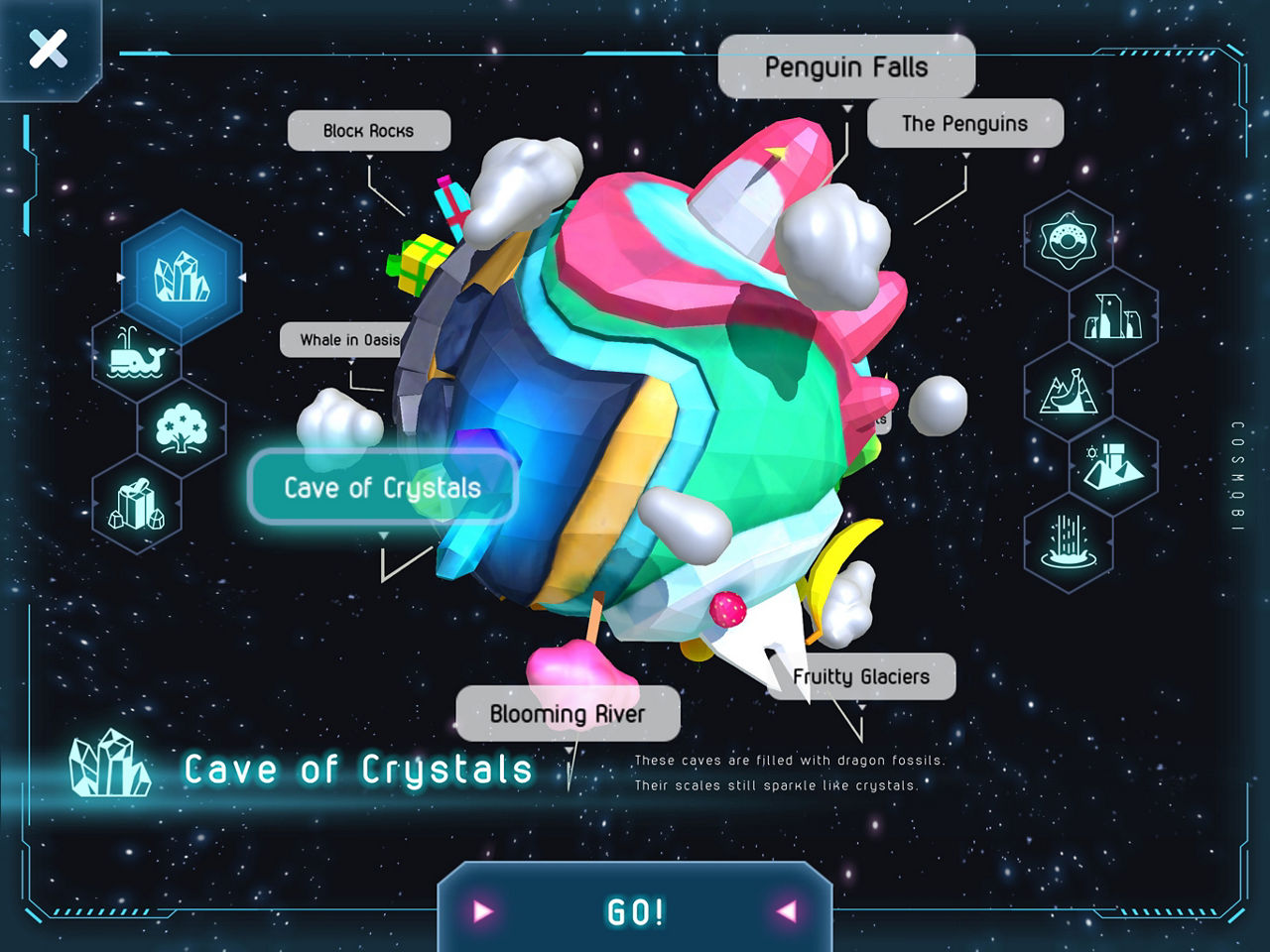Select the blossoming tree hexagon icon

coord(182,429)
